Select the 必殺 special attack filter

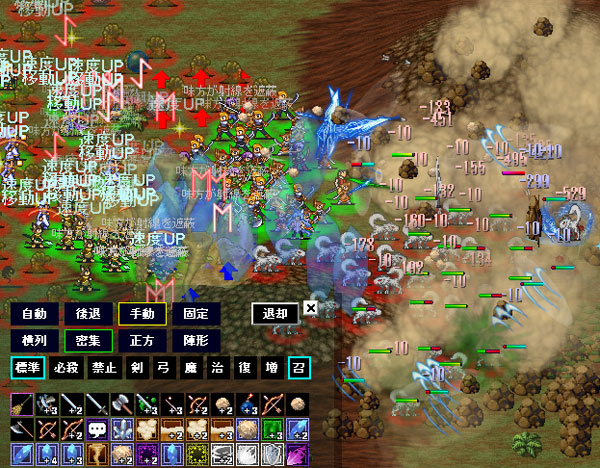point(67,368)
